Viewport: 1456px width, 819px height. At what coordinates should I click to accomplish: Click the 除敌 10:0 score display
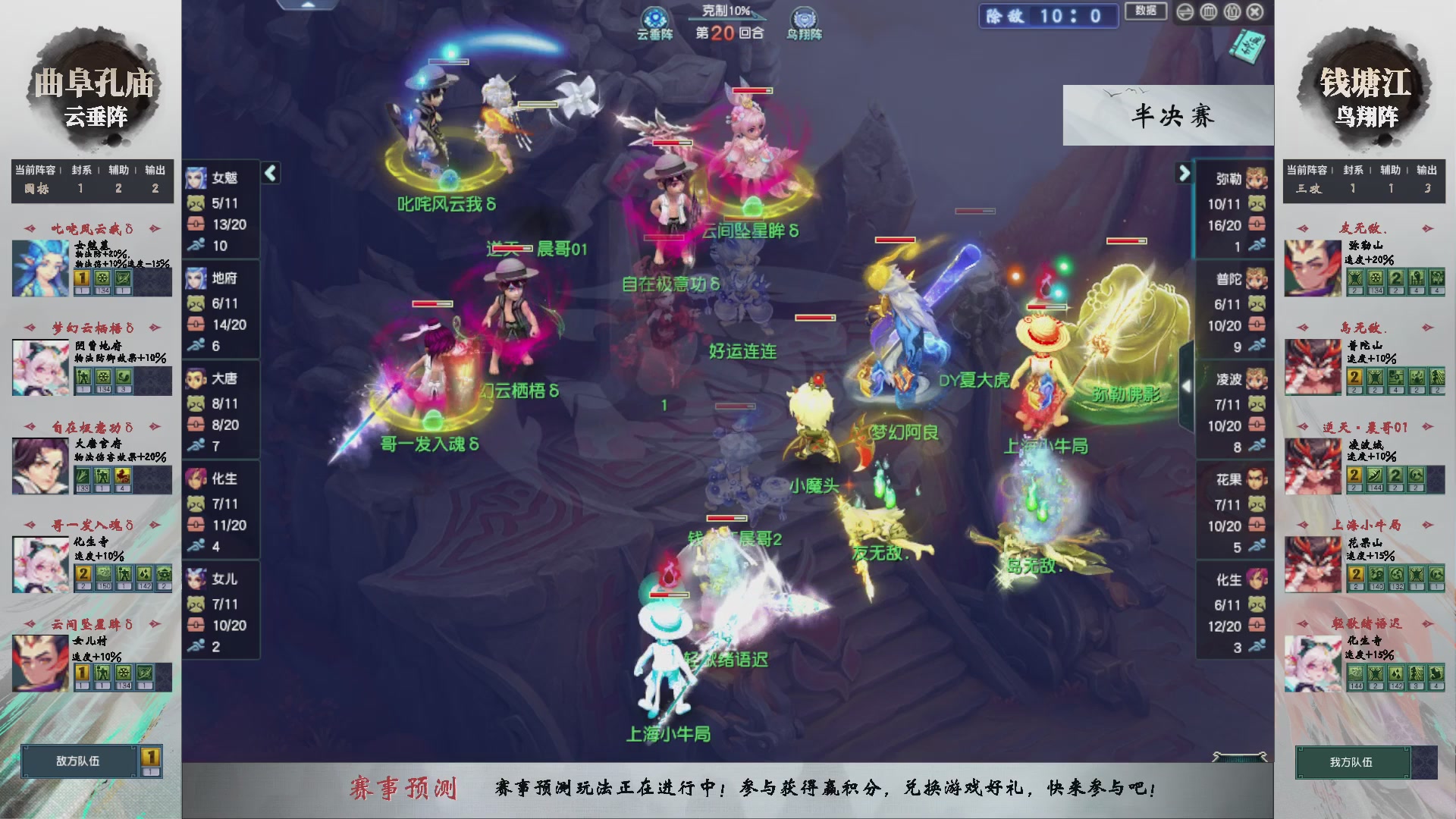click(1048, 16)
